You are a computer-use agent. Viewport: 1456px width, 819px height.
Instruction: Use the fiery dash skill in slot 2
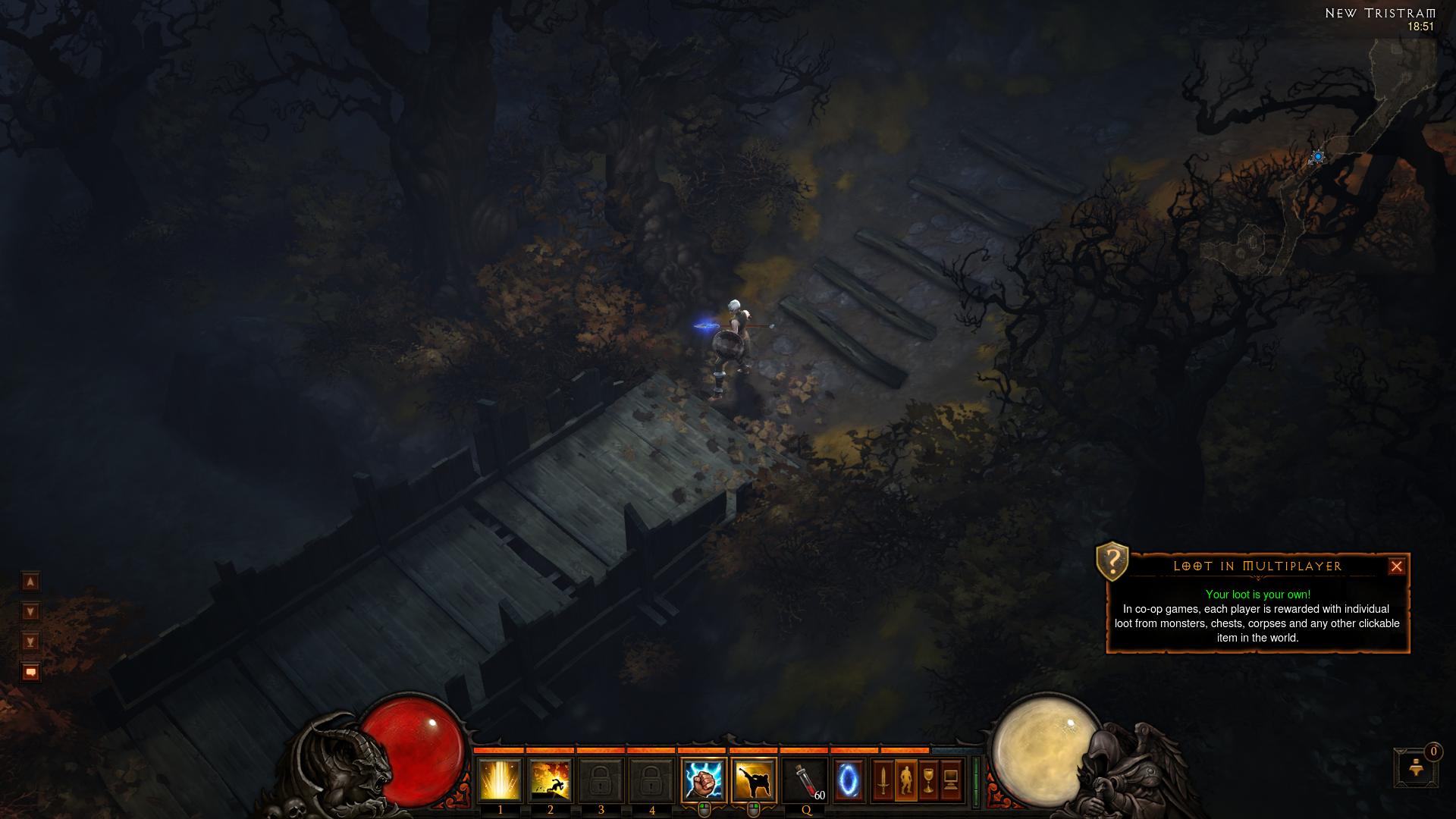click(551, 780)
